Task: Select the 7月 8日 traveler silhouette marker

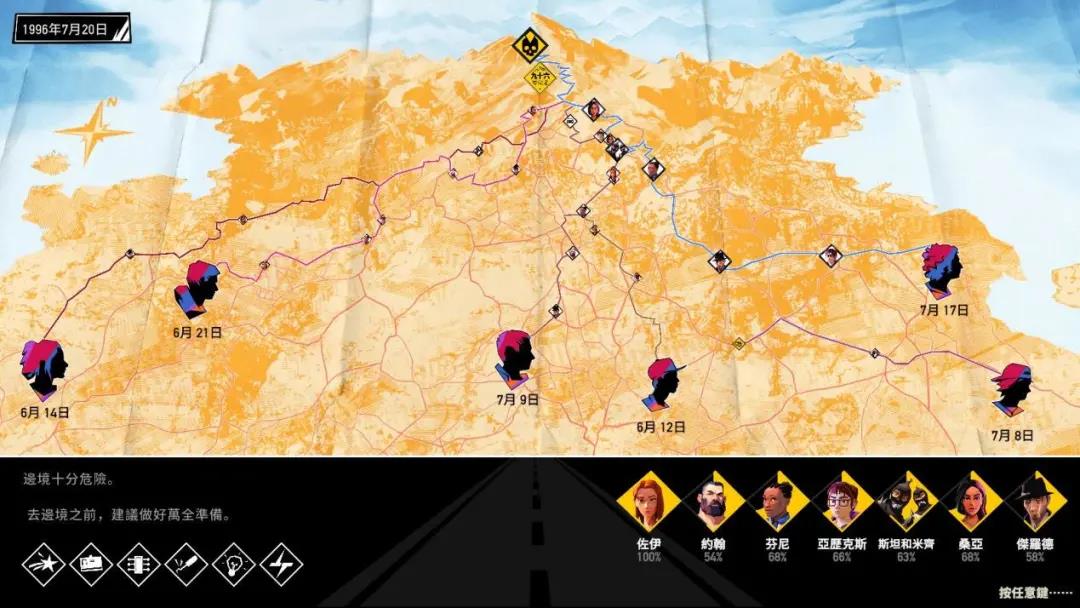Action: pos(1011,389)
